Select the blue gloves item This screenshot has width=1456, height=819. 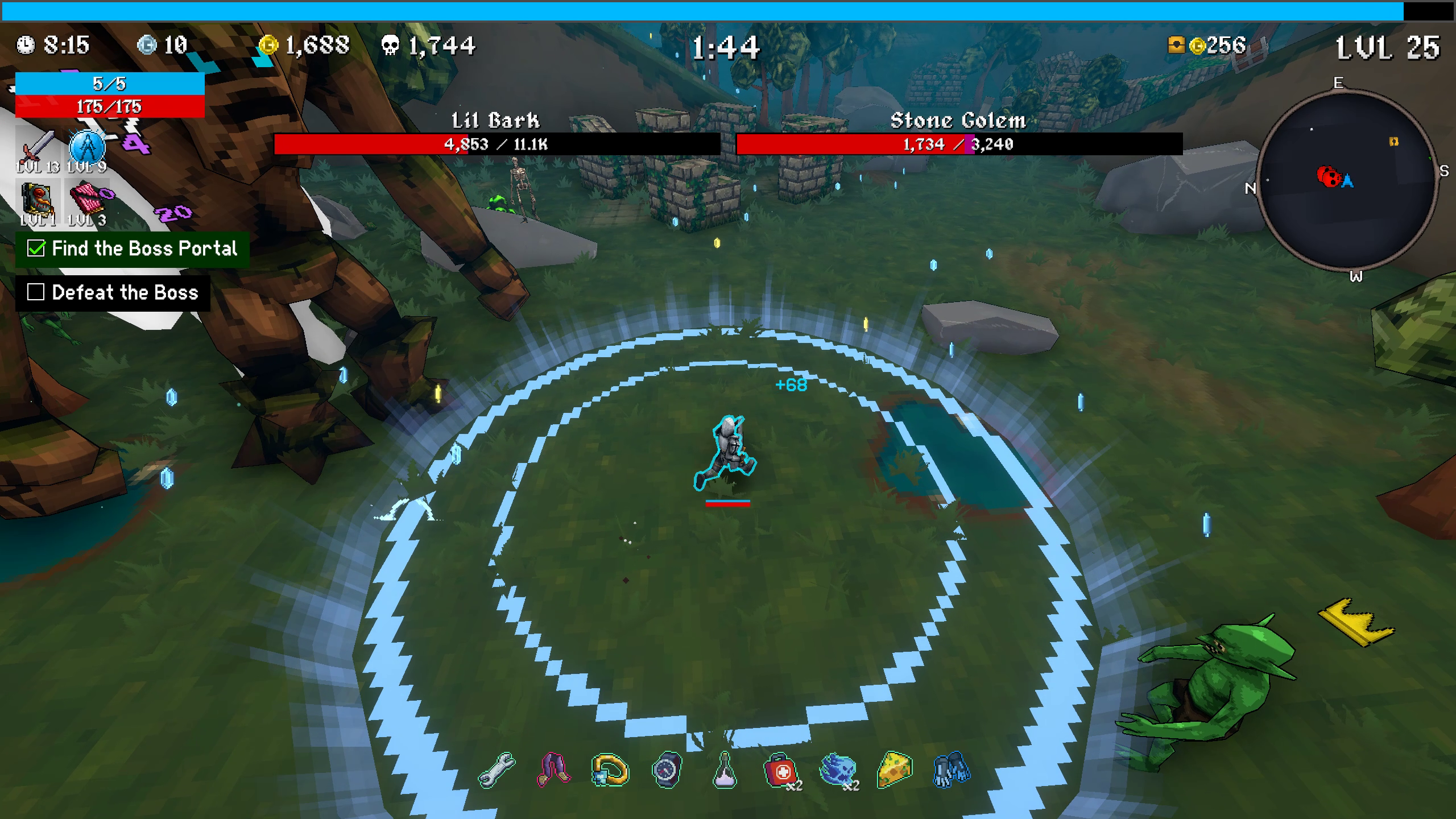click(x=951, y=771)
